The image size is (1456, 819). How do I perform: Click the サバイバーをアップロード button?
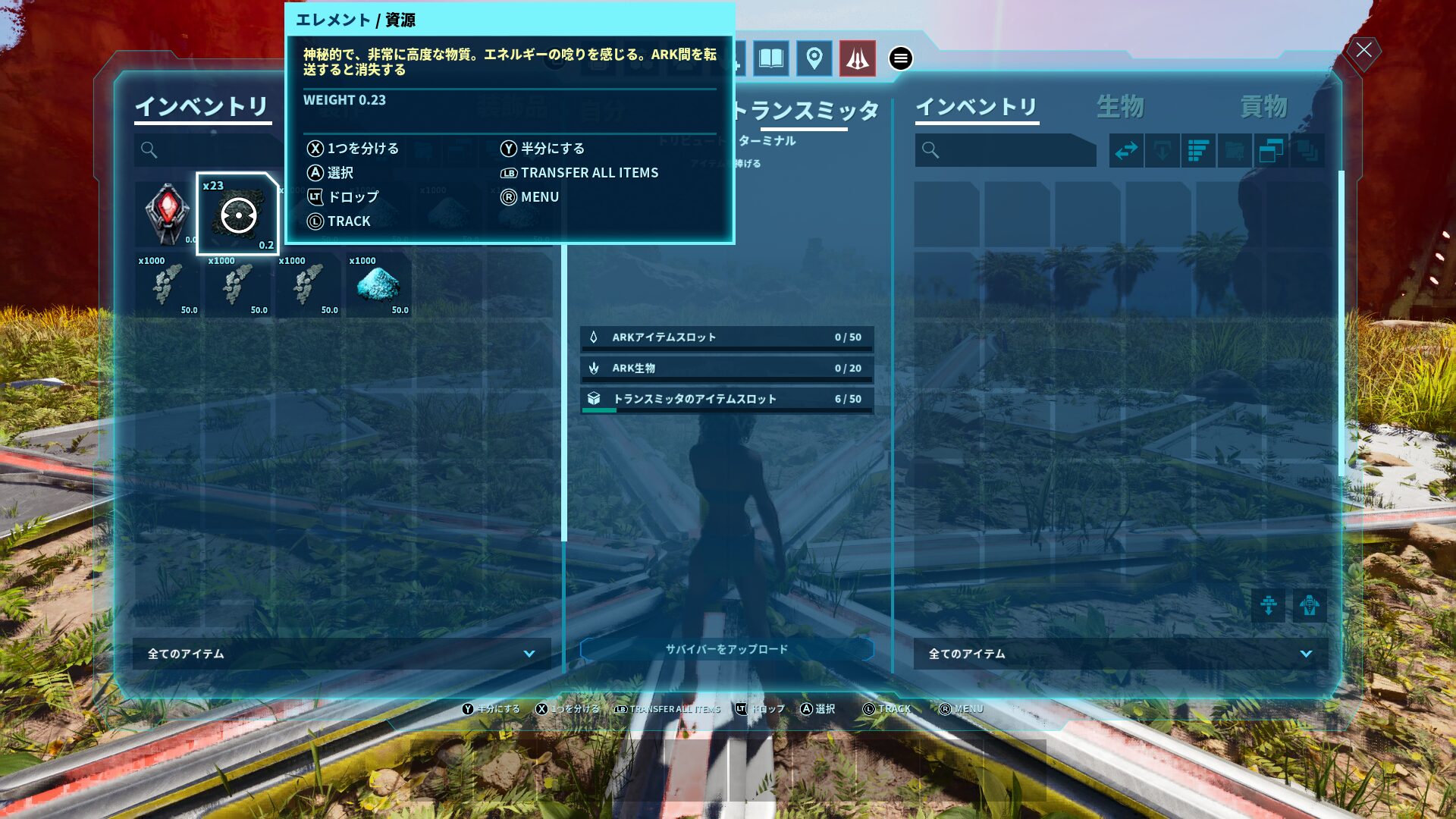click(726, 649)
